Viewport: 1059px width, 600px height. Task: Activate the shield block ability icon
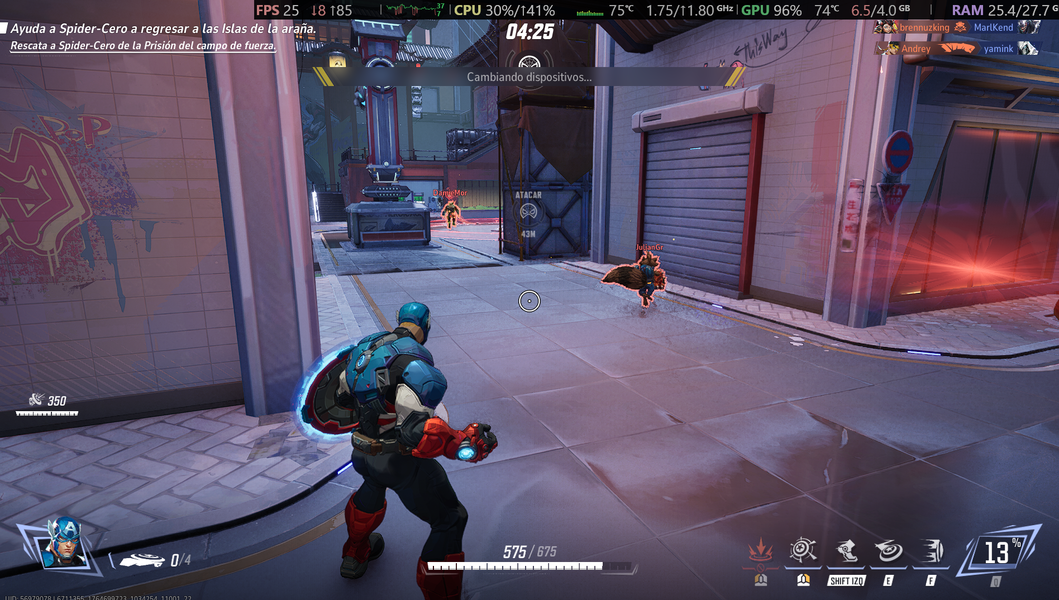click(802, 551)
